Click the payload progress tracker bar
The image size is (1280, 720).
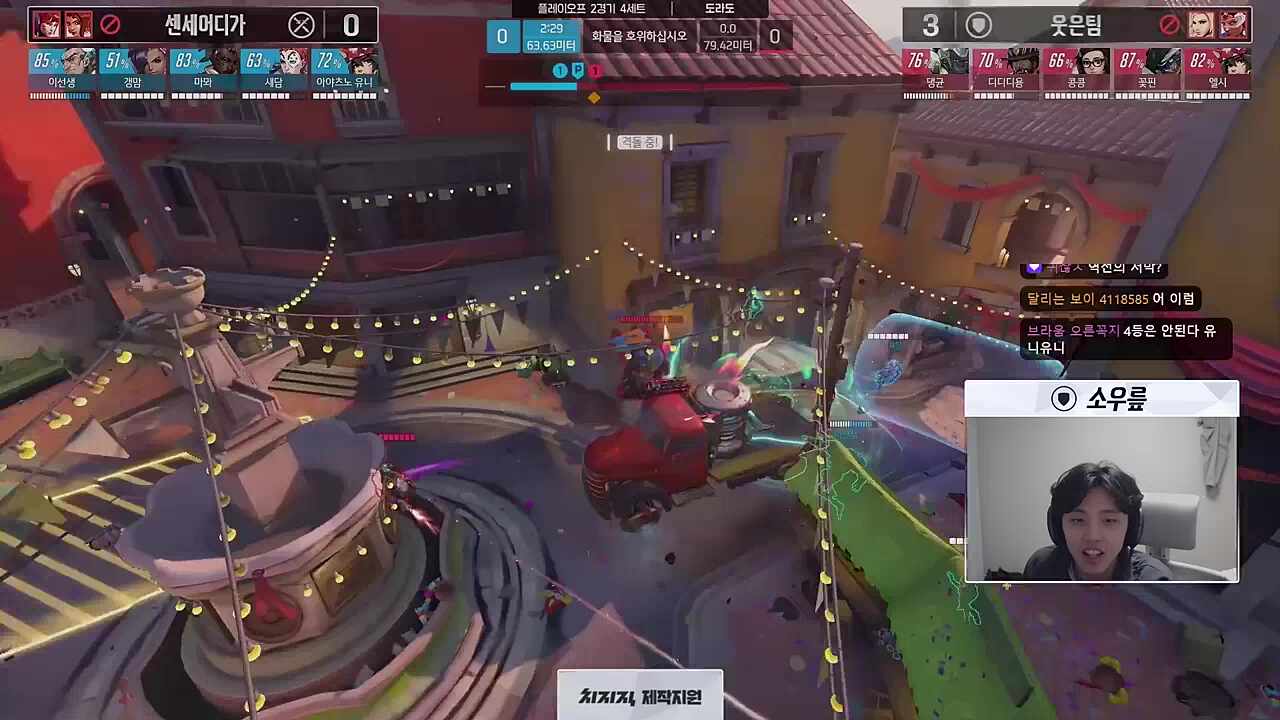[640, 86]
